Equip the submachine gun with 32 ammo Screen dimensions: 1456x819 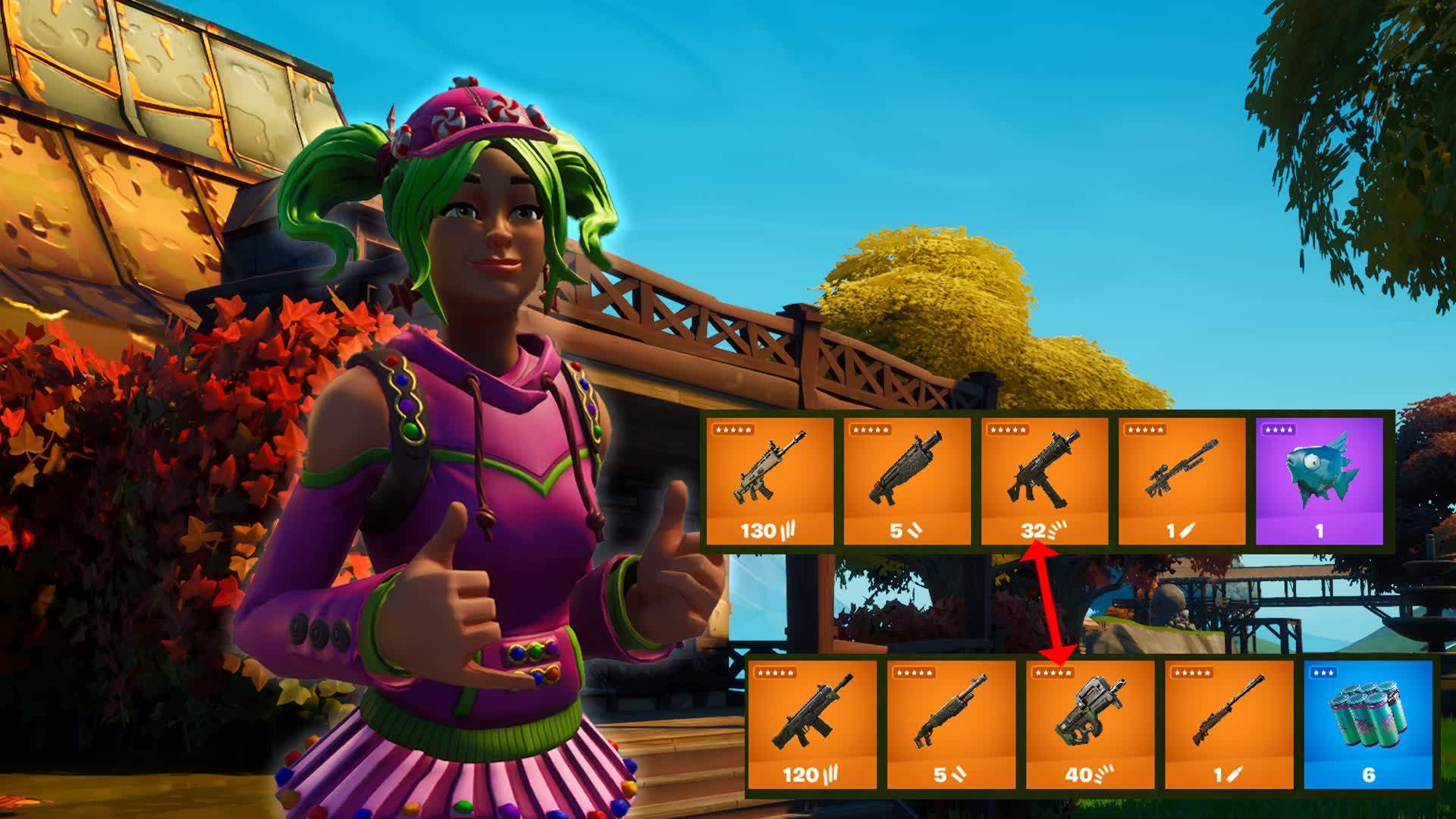click(1044, 481)
